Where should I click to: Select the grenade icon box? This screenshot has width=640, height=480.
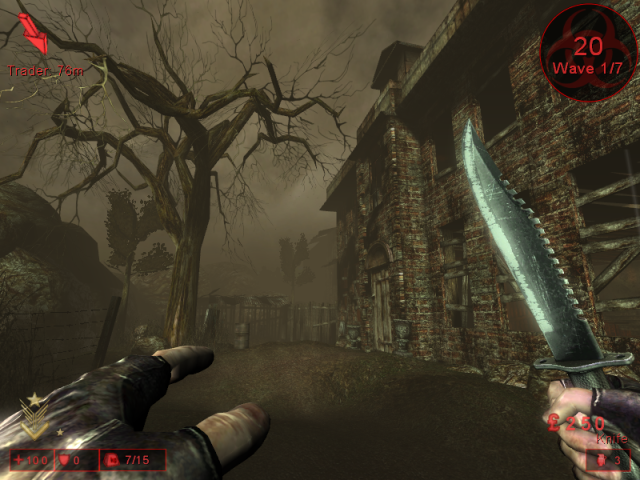(607, 460)
